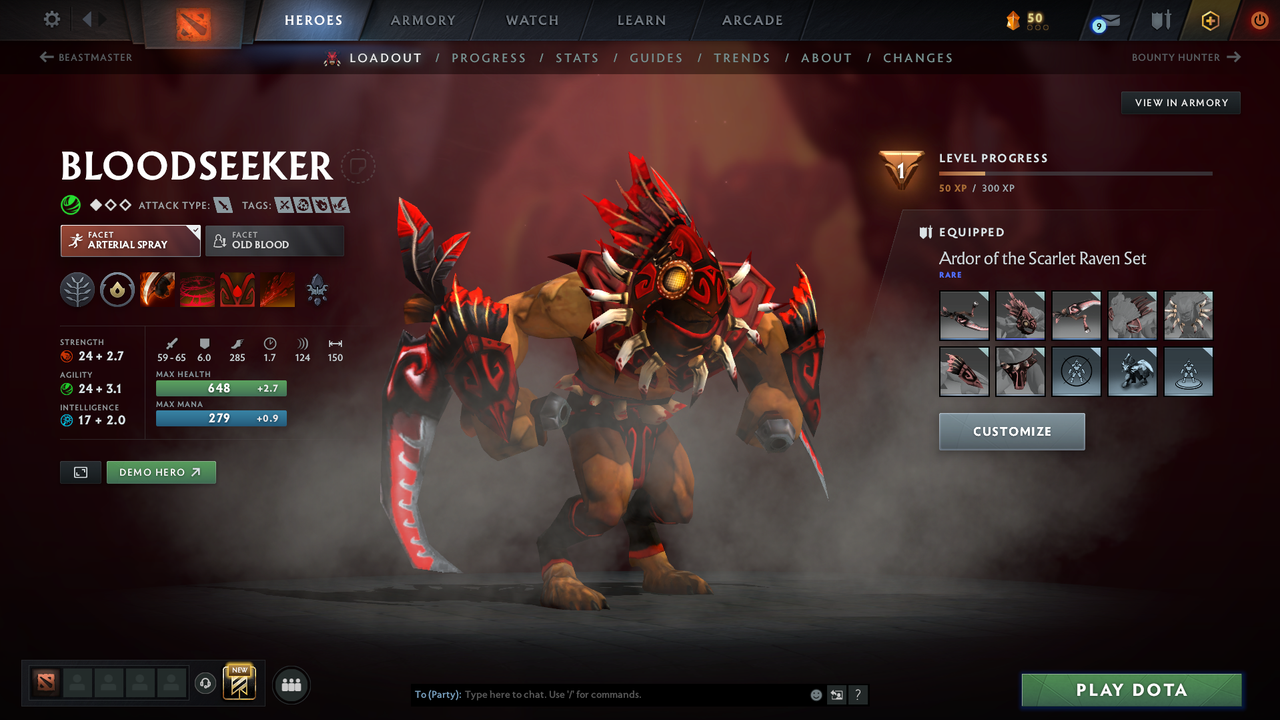This screenshot has height=720, width=1280.
Task: Open the Armory shield-and-sword icon
Action: point(1159,20)
